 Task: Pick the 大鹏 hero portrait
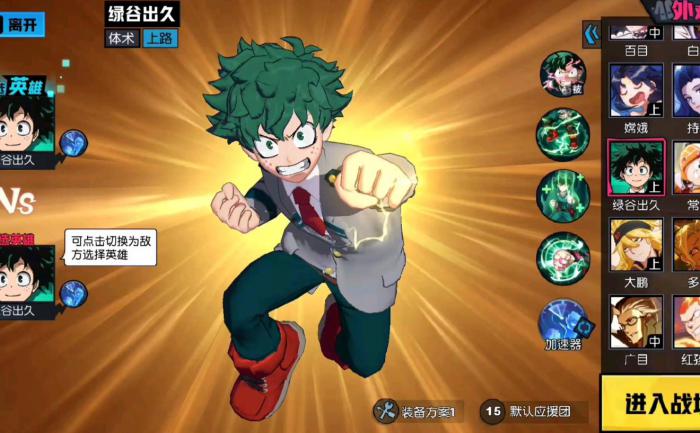coord(635,245)
